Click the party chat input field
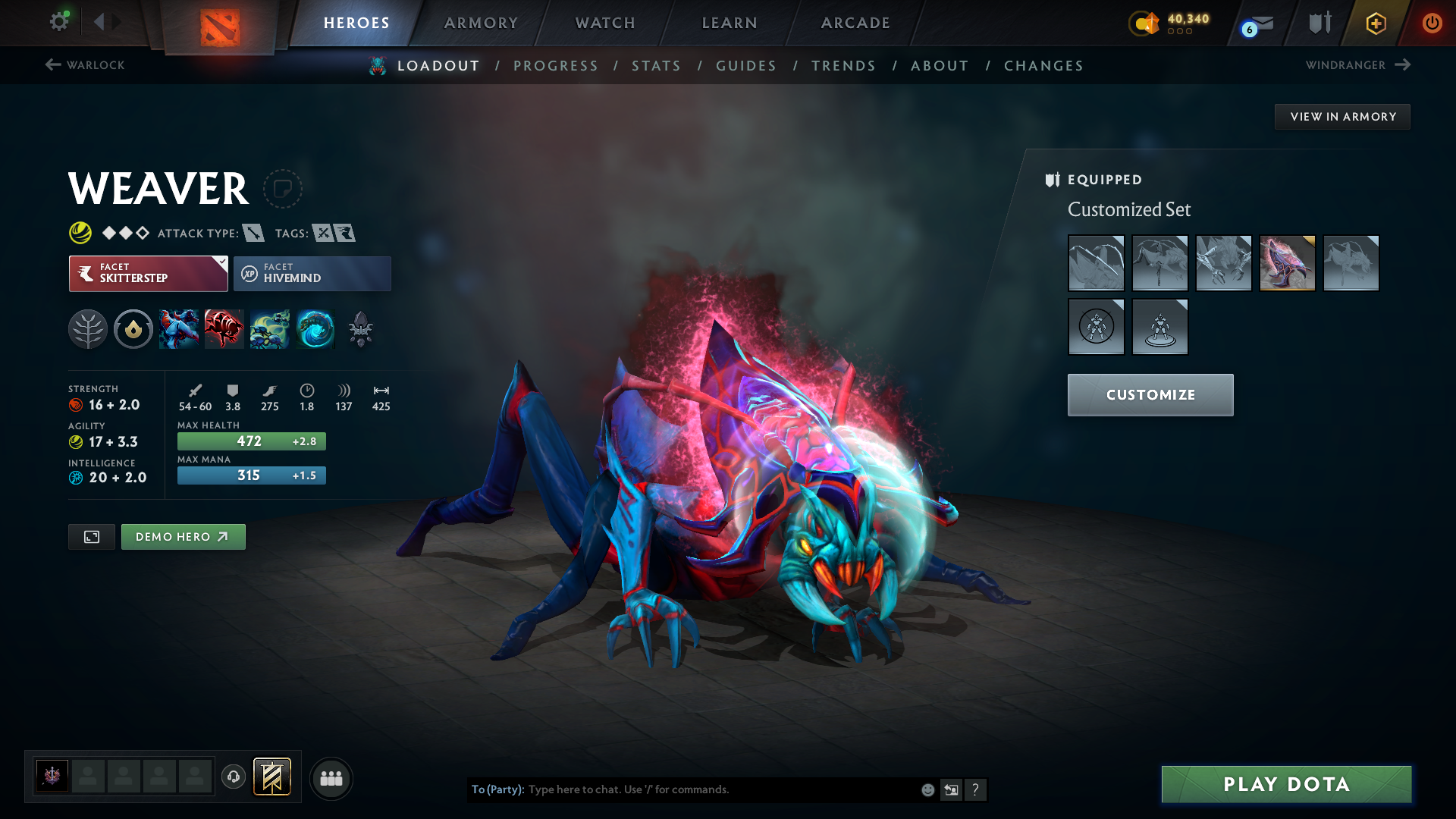 [x=720, y=789]
